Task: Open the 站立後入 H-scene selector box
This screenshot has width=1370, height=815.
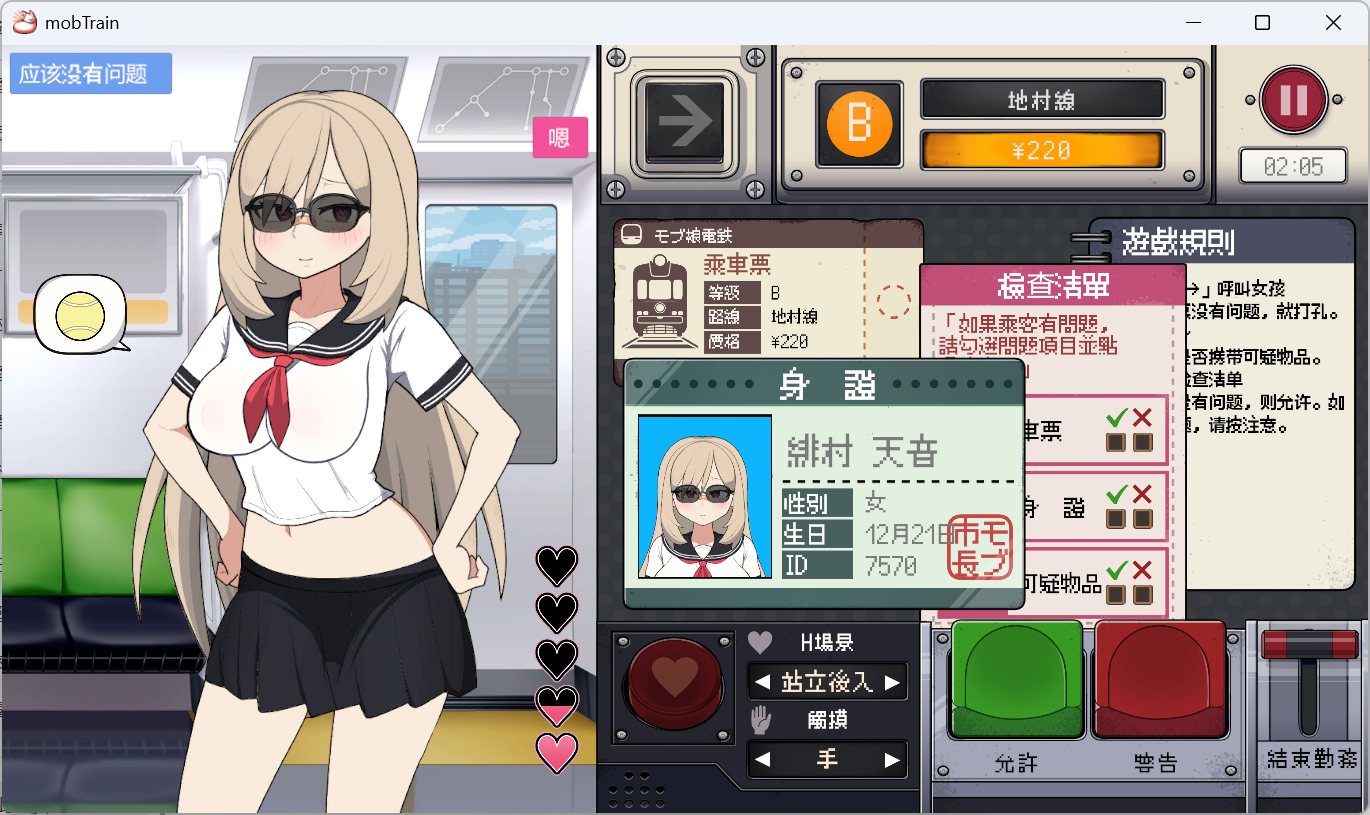Action: point(827,682)
